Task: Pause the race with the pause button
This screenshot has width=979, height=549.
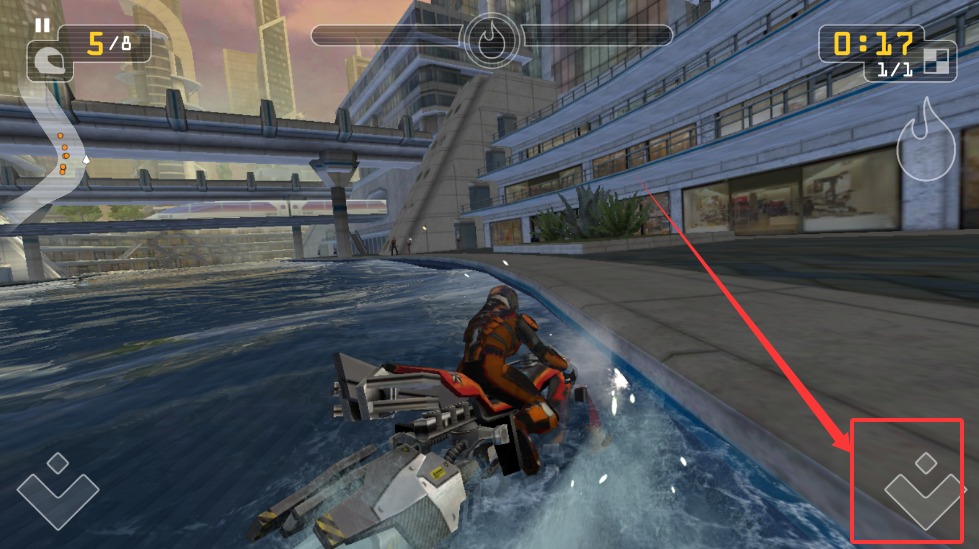Action: tap(42, 25)
